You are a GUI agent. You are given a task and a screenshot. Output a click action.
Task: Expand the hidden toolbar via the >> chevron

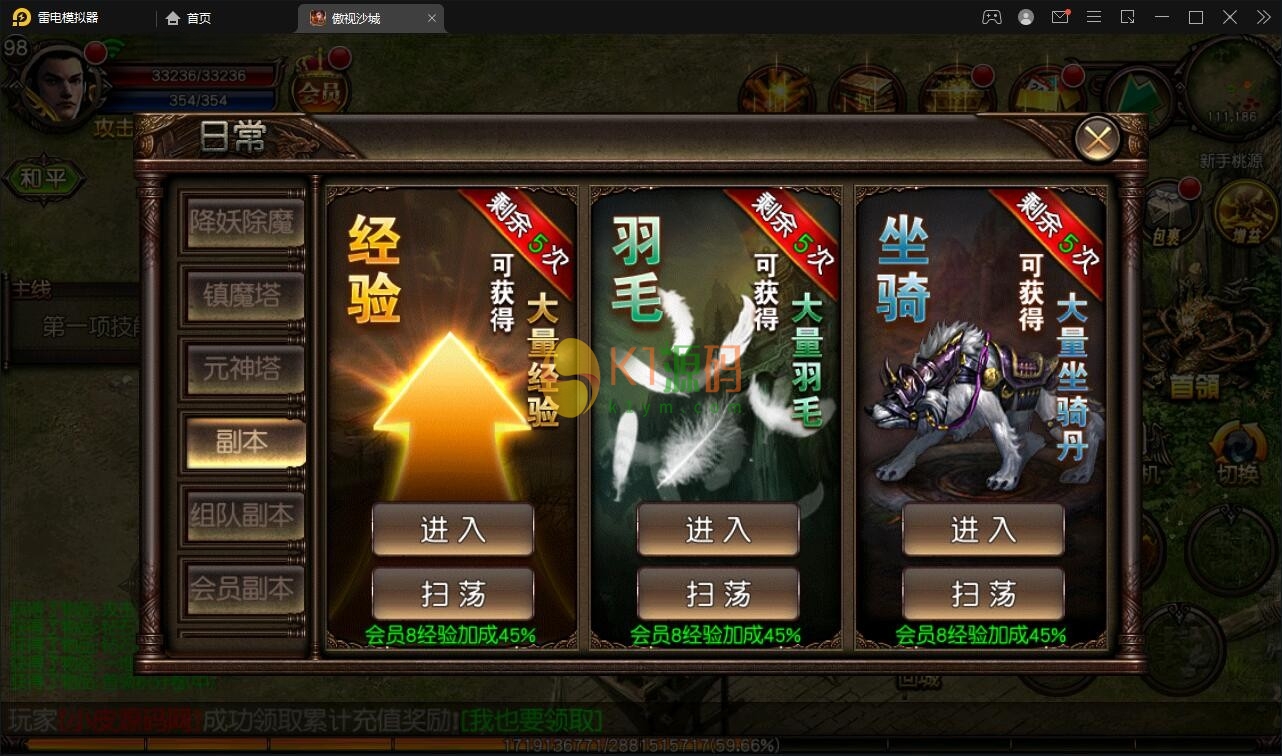click(x=1262, y=17)
